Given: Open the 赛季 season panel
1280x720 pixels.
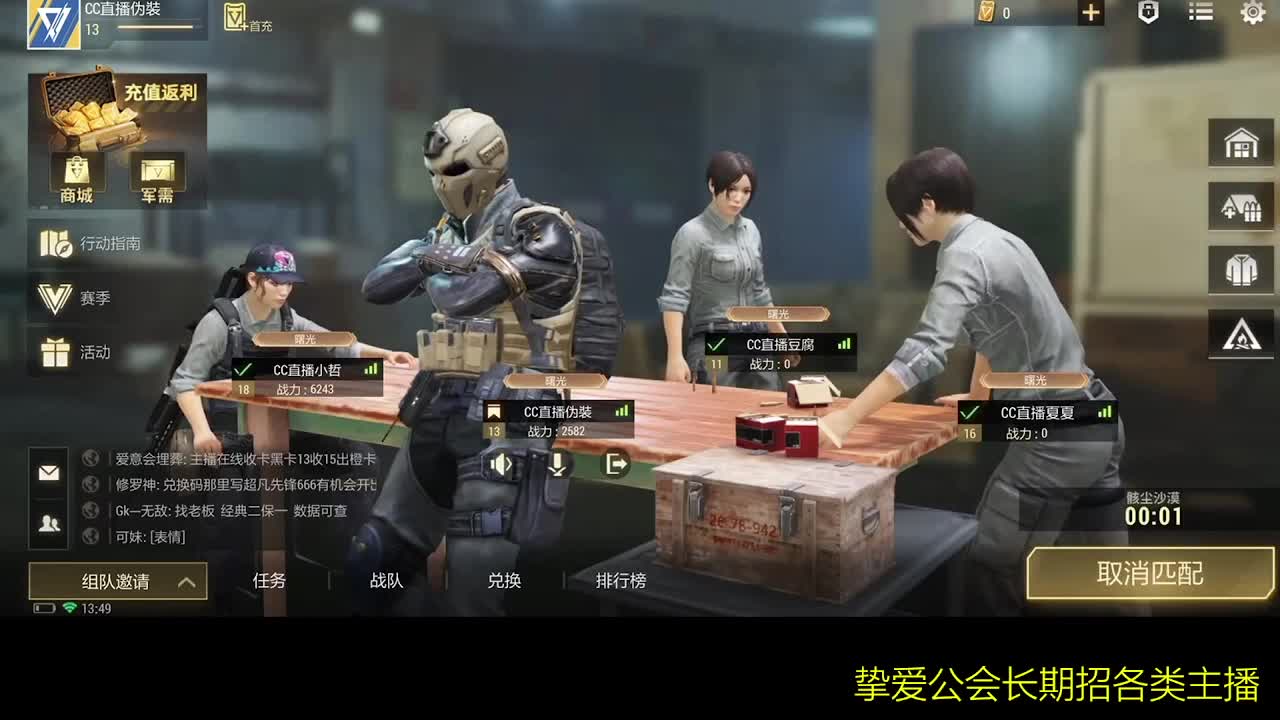Looking at the screenshot, I should (x=70, y=297).
